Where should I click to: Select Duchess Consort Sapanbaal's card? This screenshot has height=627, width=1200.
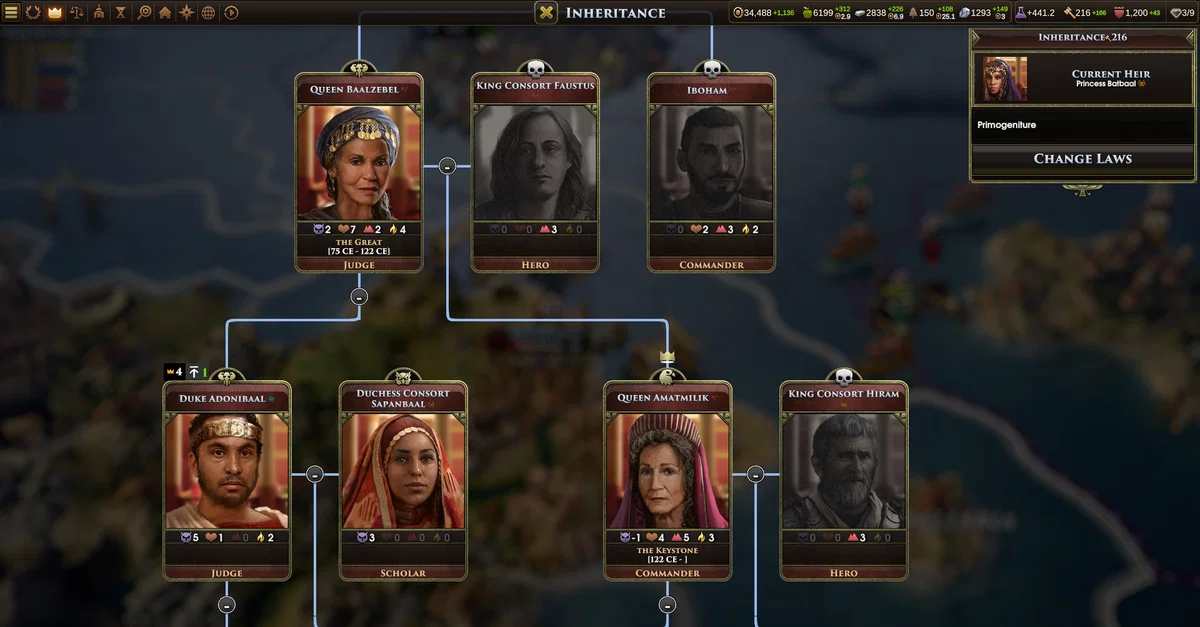[x=403, y=472]
